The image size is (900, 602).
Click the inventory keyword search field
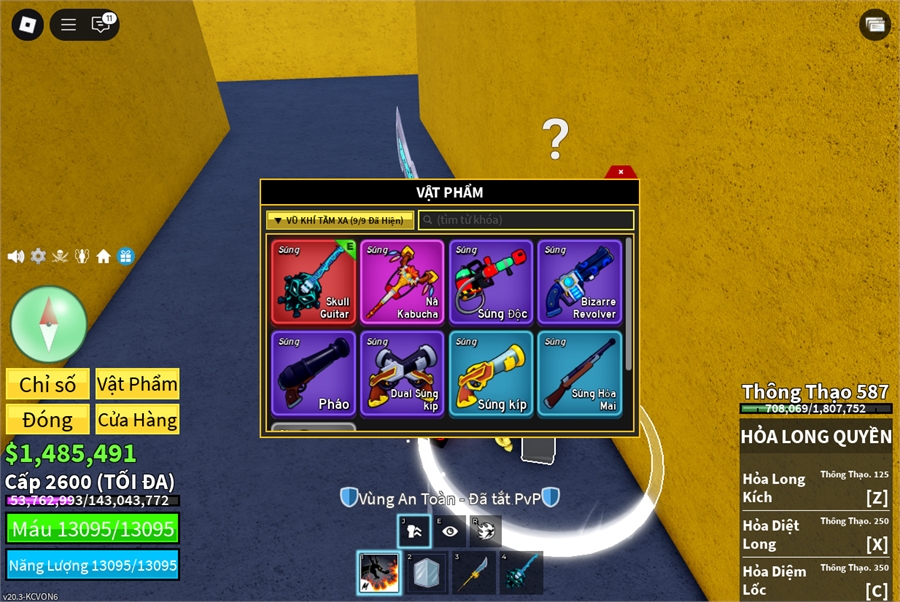pos(526,220)
